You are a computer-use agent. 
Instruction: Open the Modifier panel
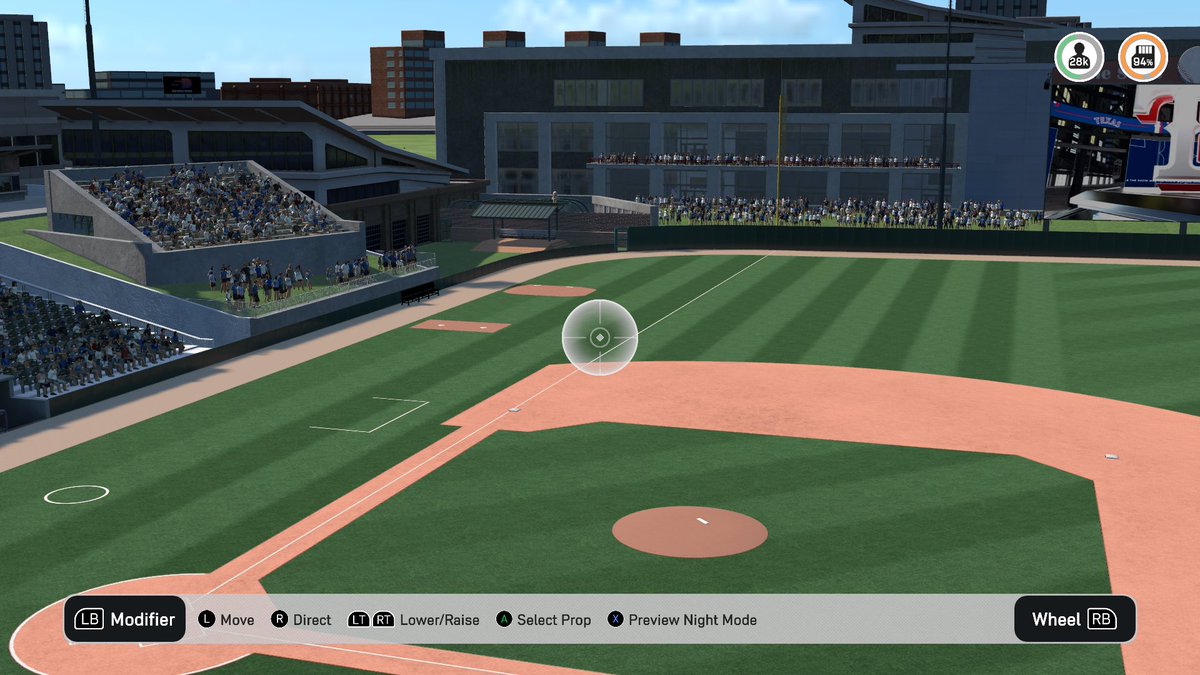tap(125, 619)
